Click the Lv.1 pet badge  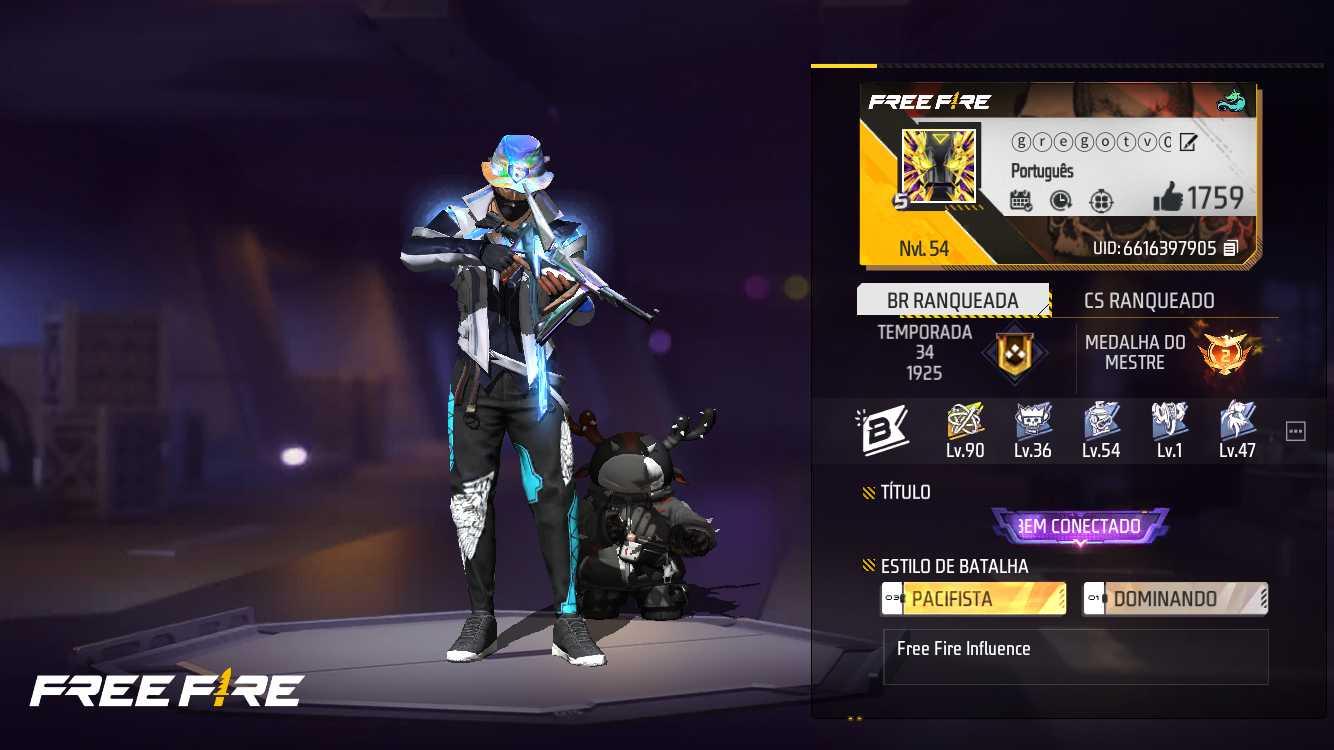[x=1170, y=428]
